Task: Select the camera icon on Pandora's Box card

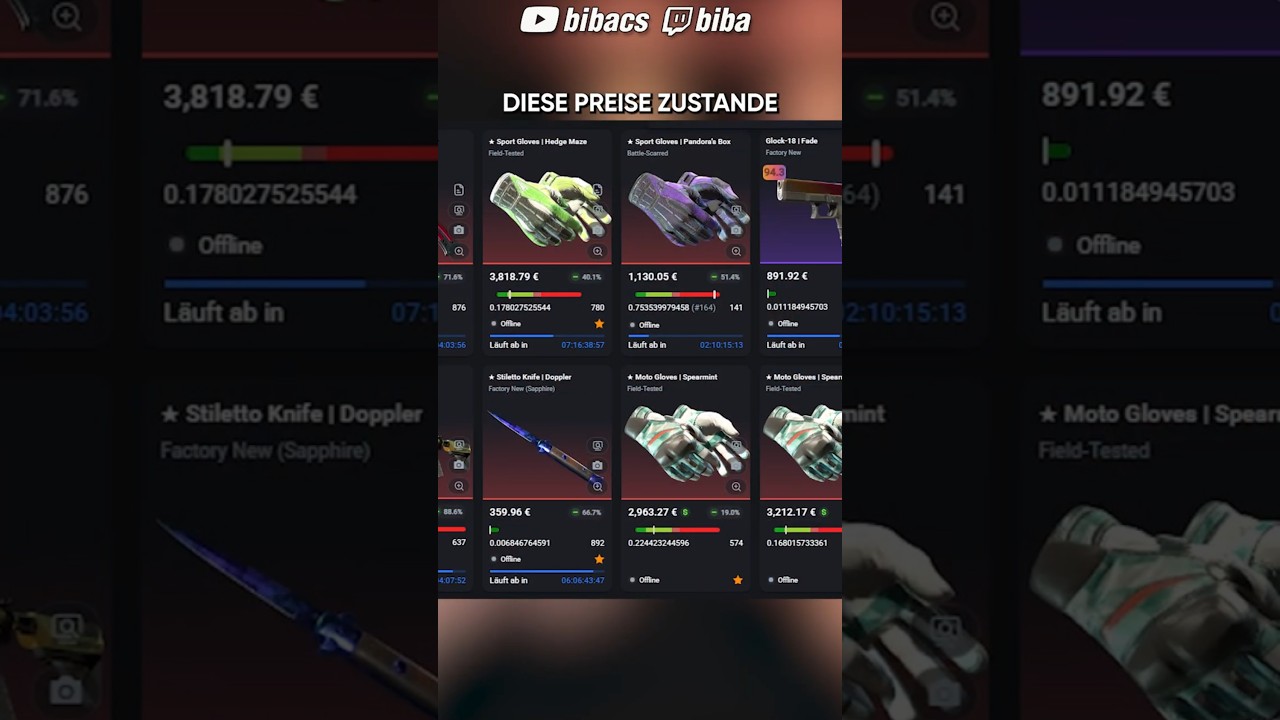Action: pyautogui.click(x=736, y=231)
